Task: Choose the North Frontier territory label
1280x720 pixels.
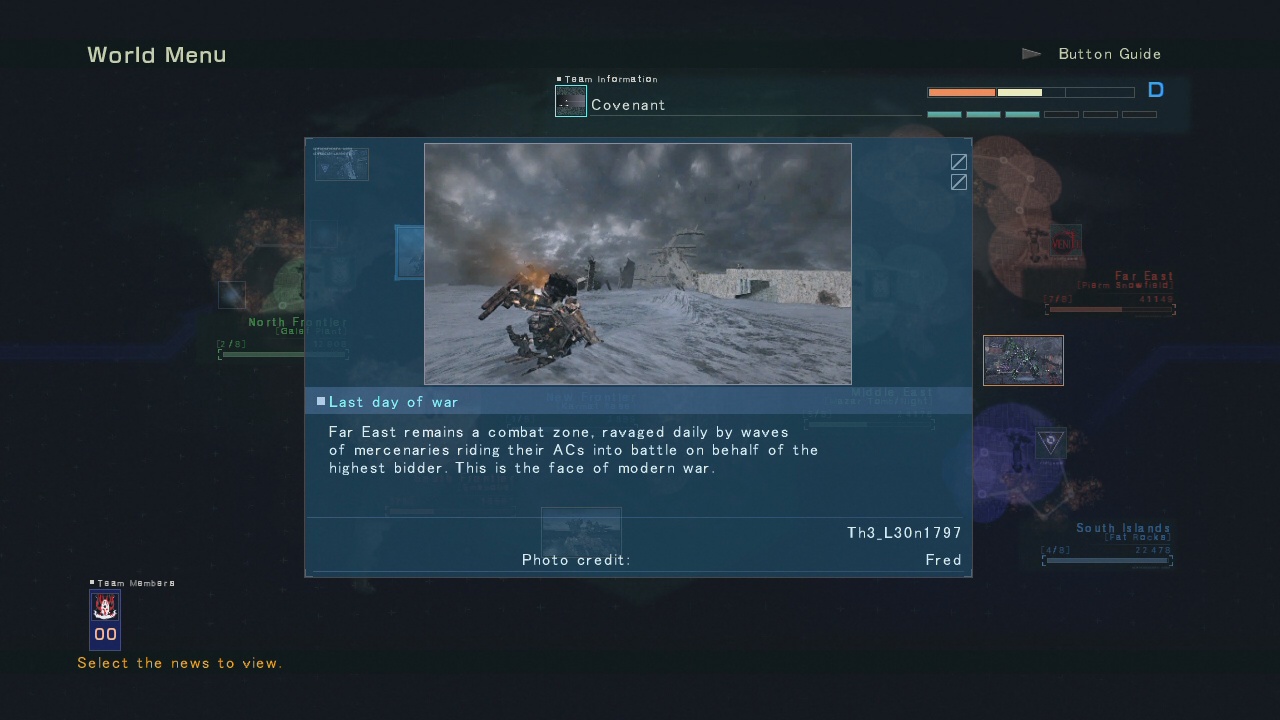Action: coord(297,323)
